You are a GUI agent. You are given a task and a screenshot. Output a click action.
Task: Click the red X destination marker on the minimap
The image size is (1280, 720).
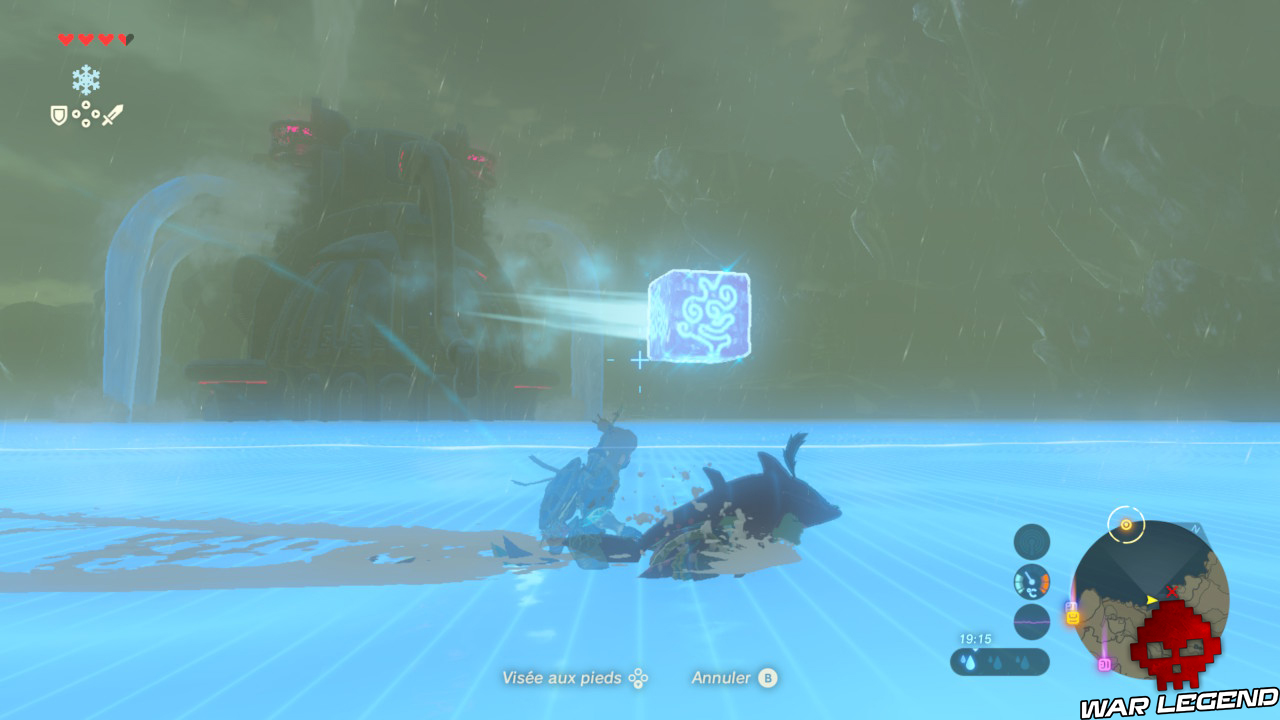[x=1172, y=592]
